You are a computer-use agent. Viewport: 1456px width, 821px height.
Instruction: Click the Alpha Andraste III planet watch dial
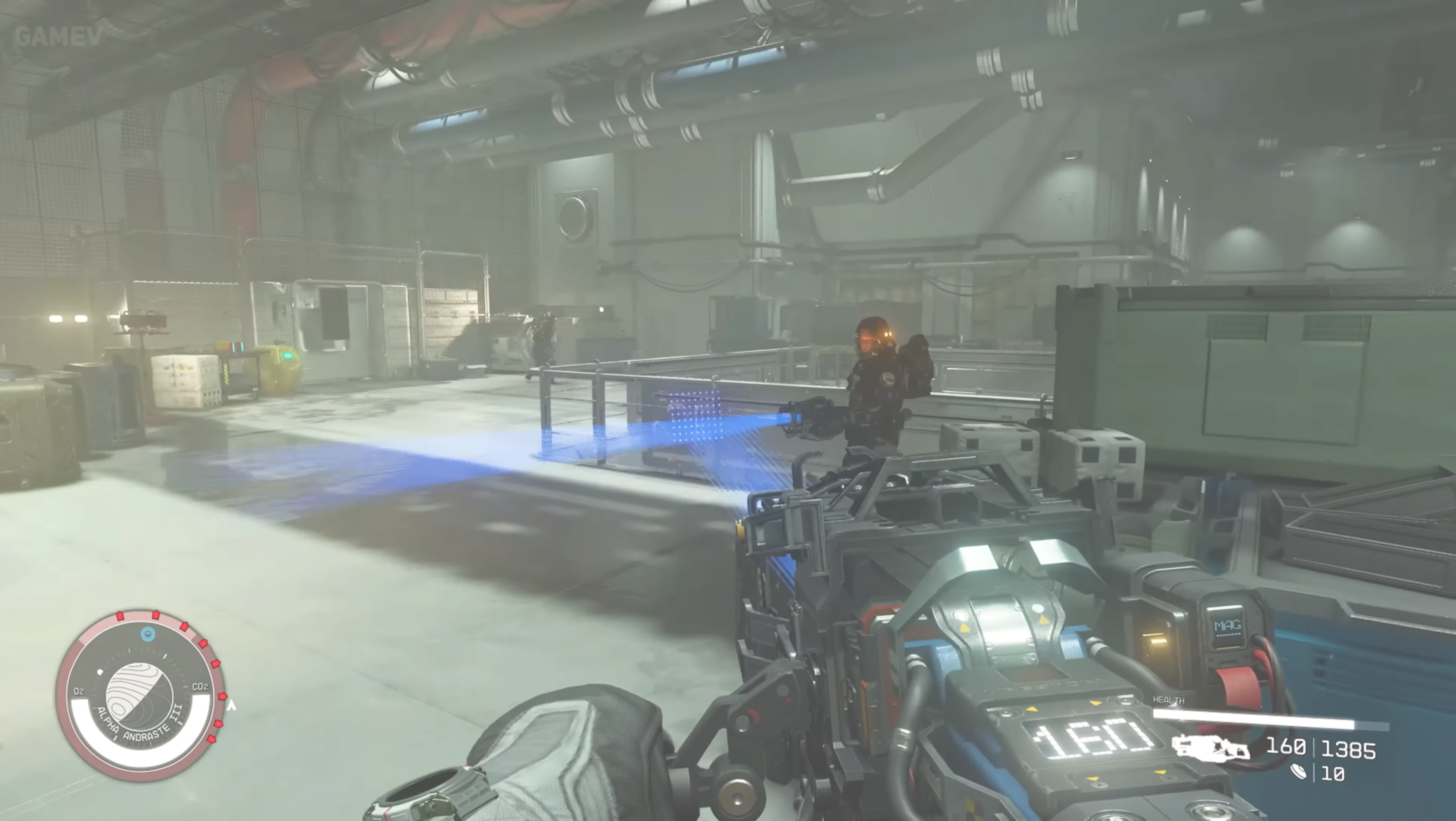pyautogui.click(x=140, y=695)
